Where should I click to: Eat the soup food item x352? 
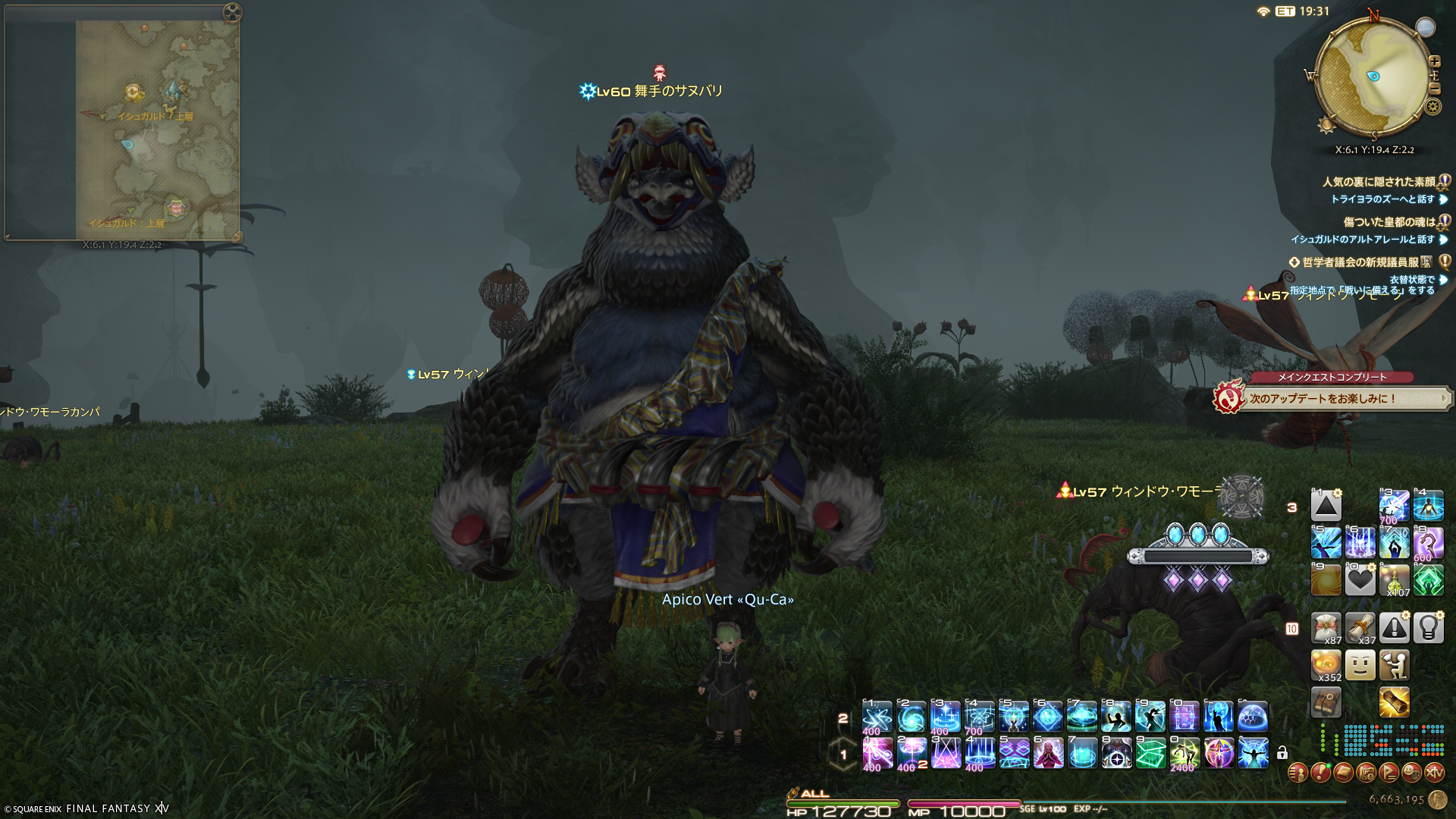click(x=1326, y=666)
